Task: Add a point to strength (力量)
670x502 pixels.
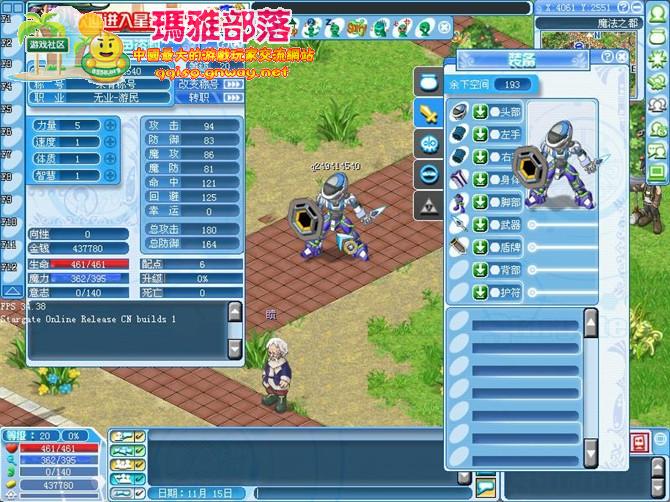Action: [109, 125]
